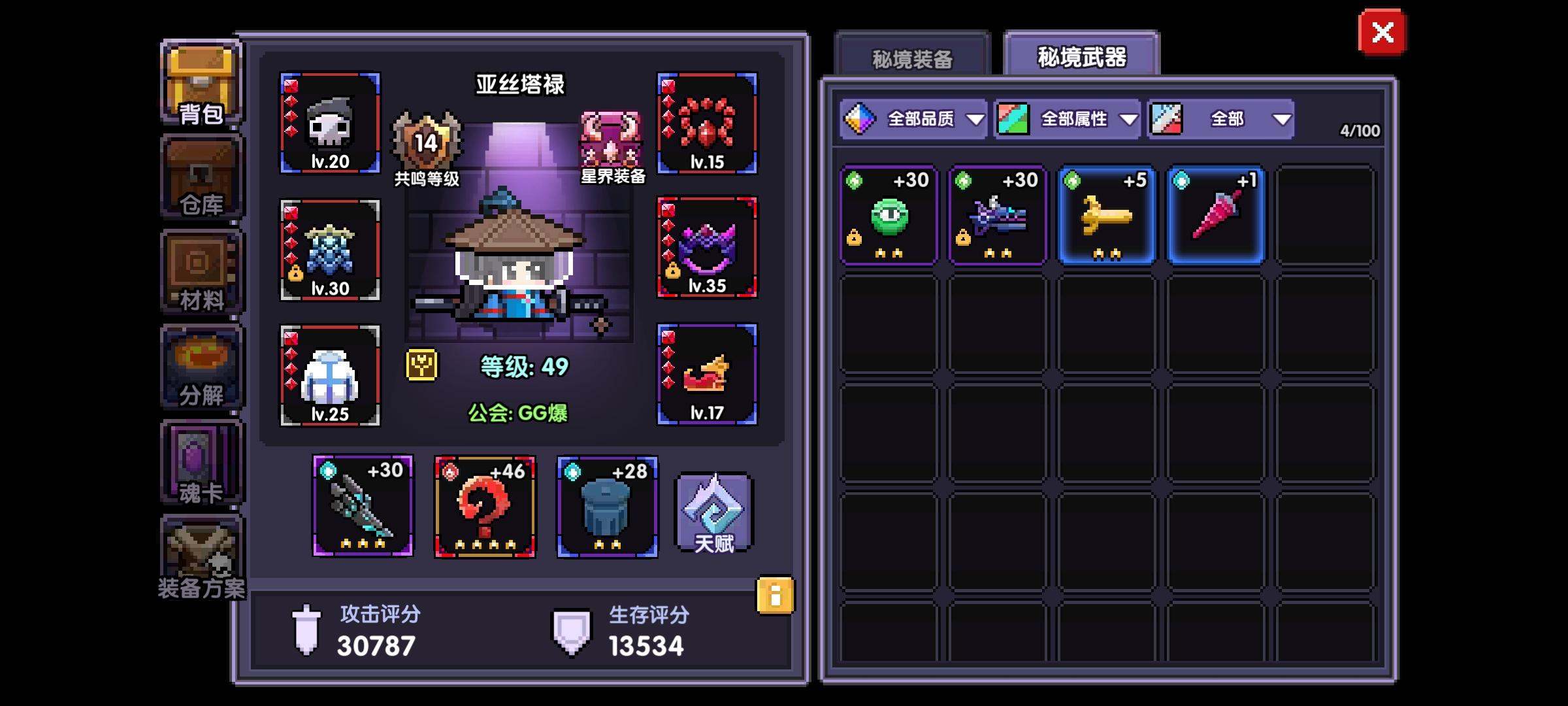Open the 装备方案 equipment loadout panel
Viewport: 1568px width, 706px height.
(x=199, y=556)
